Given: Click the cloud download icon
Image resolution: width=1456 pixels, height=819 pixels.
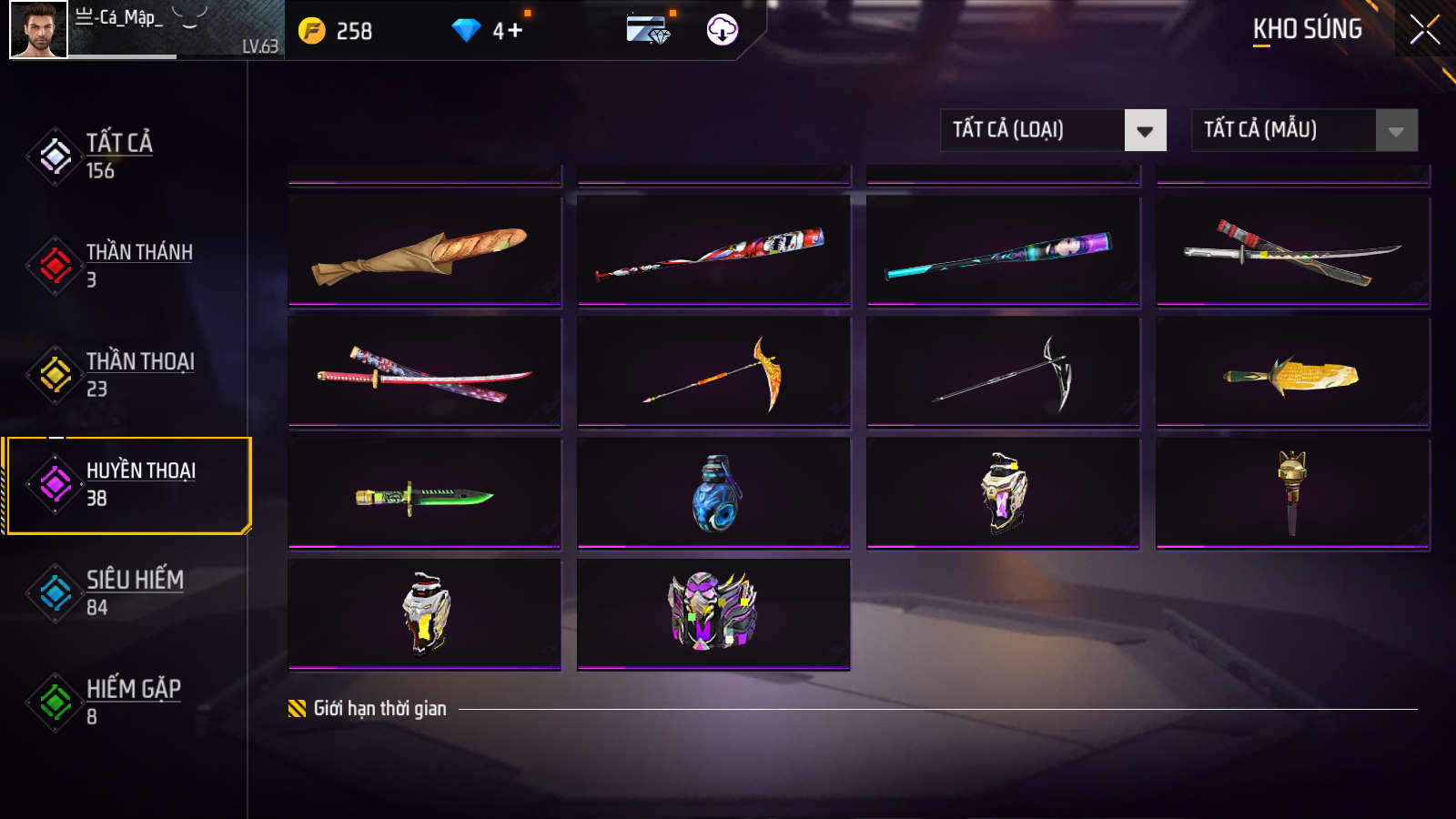Looking at the screenshot, I should tap(723, 30).
